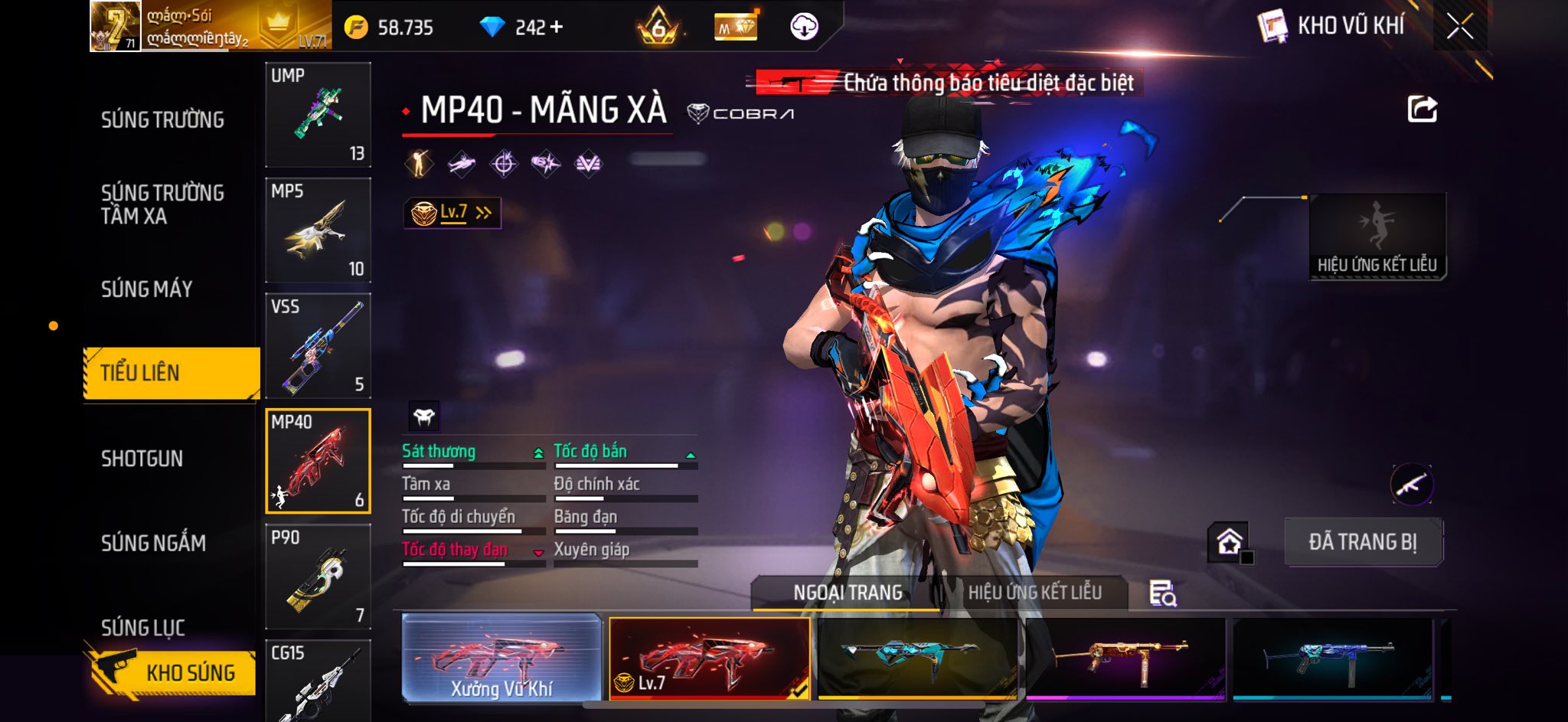Close the weapon vault screen
The image size is (1568, 722).
(x=1459, y=27)
